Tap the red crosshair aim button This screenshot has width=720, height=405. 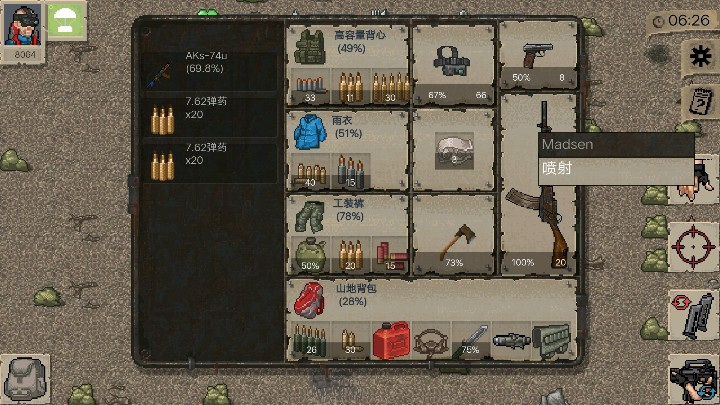[691, 244]
